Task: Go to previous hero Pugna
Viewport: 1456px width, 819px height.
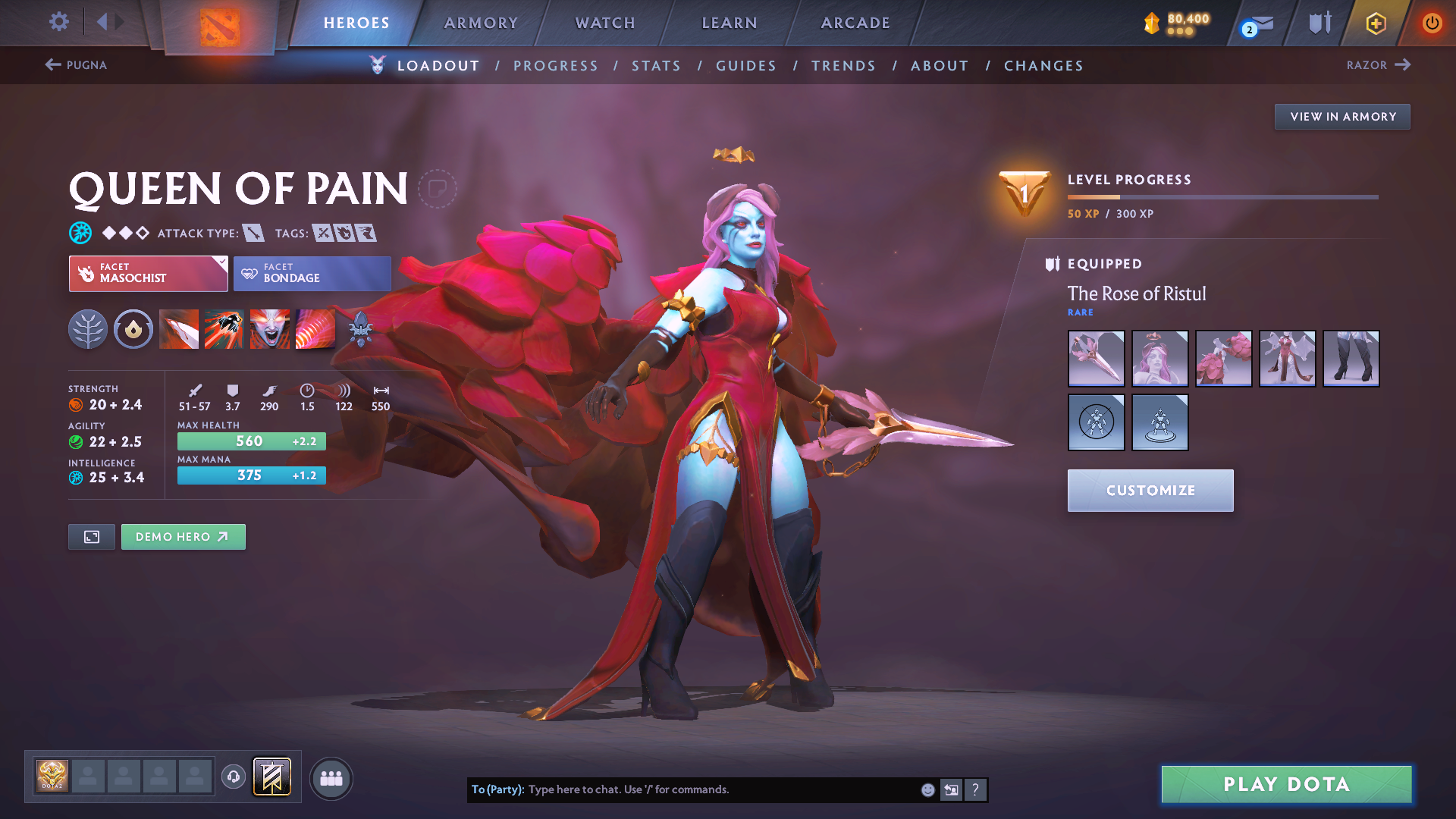Action: [x=76, y=65]
